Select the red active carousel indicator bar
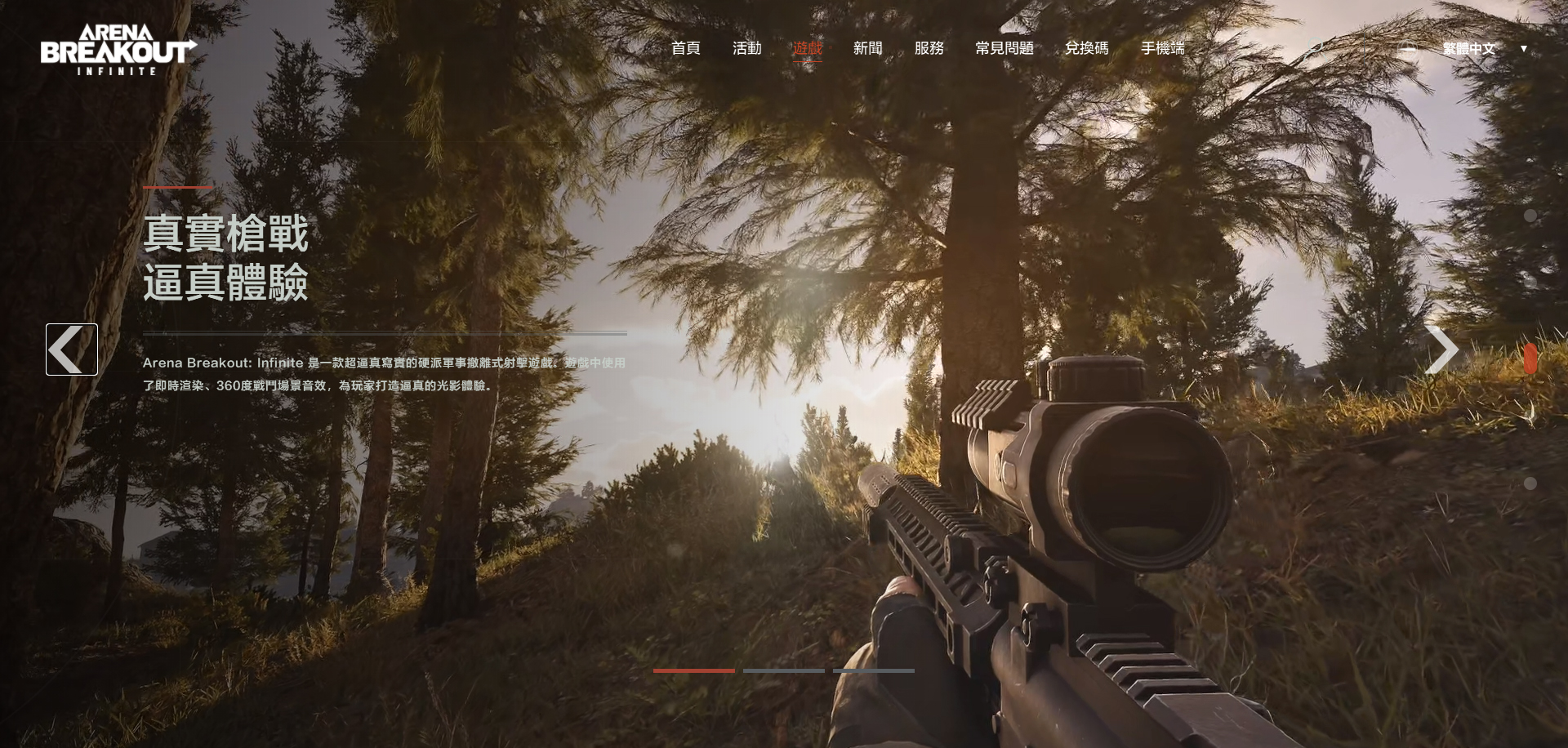This screenshot has height=748, width=1568. (x=693, y=670)
